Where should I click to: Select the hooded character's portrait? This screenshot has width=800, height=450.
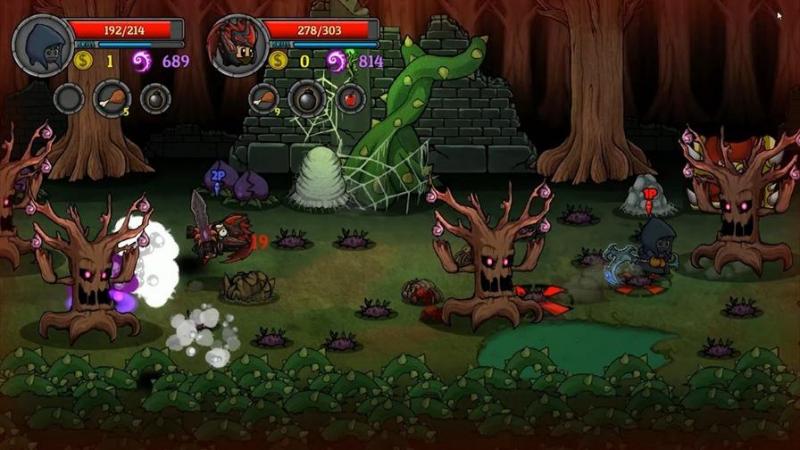coord(42,44)
